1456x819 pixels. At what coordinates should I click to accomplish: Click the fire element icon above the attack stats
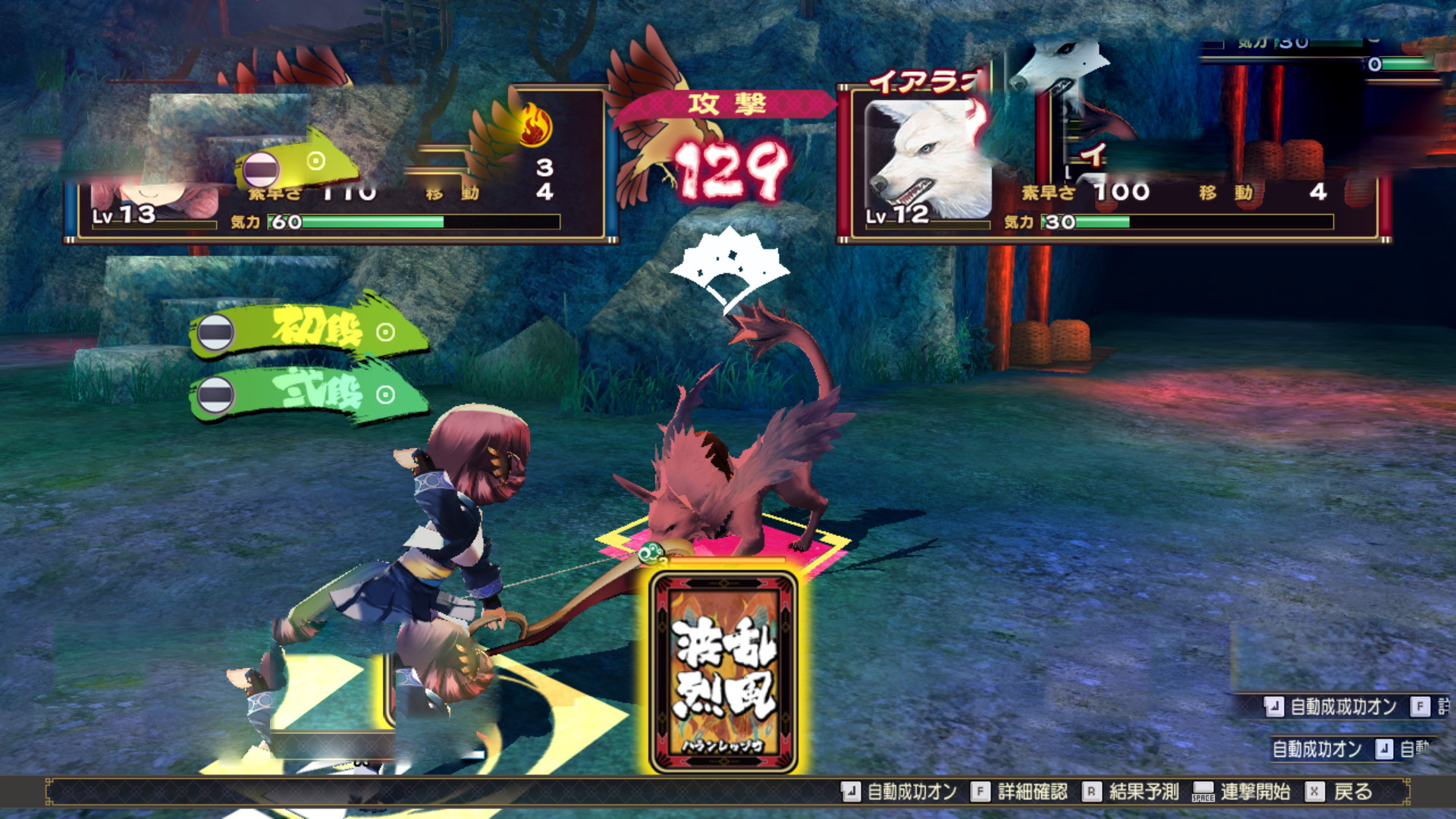pos(536,124)
